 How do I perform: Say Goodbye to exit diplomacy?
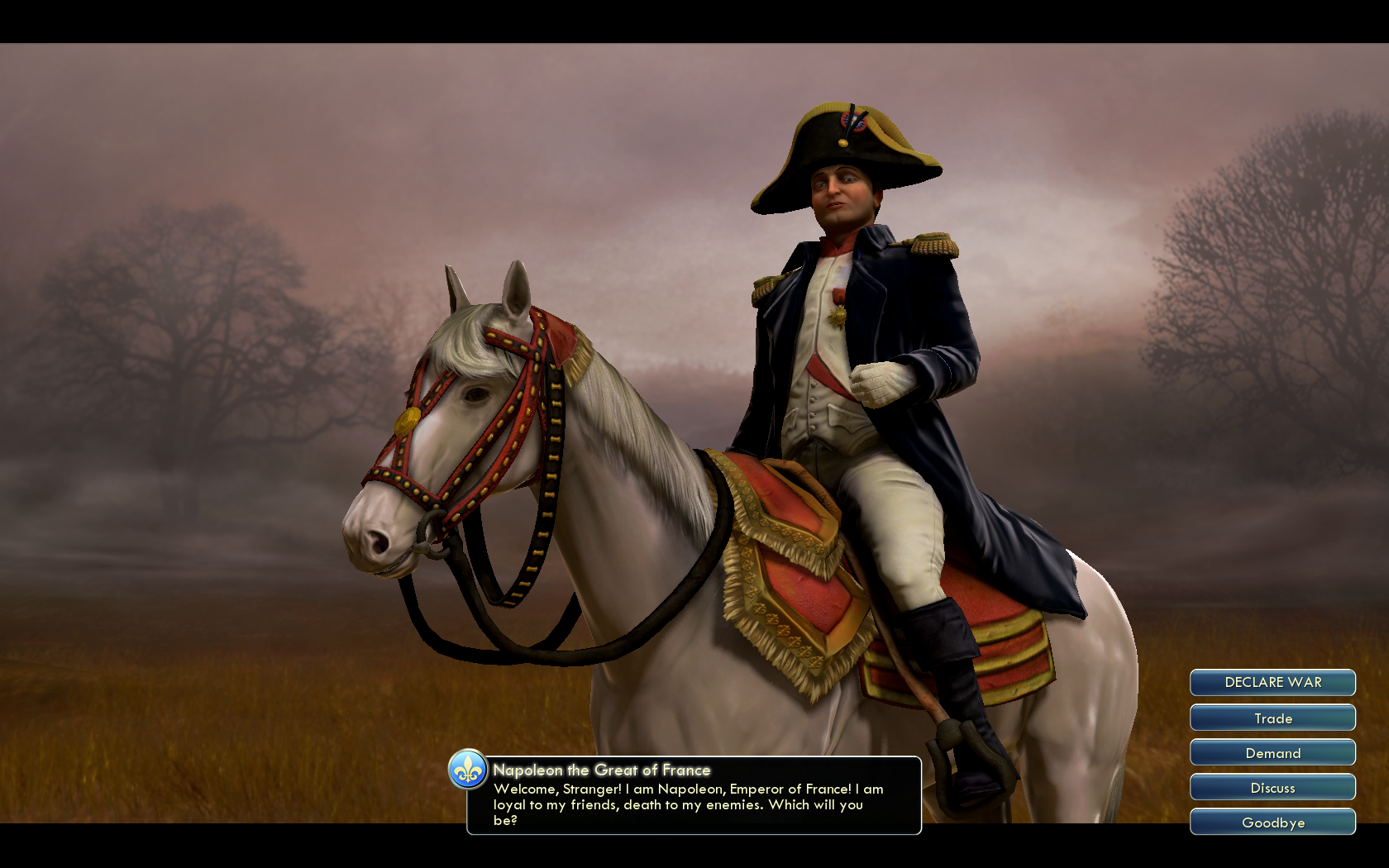pyautogui.click(x=1272, y=823)
